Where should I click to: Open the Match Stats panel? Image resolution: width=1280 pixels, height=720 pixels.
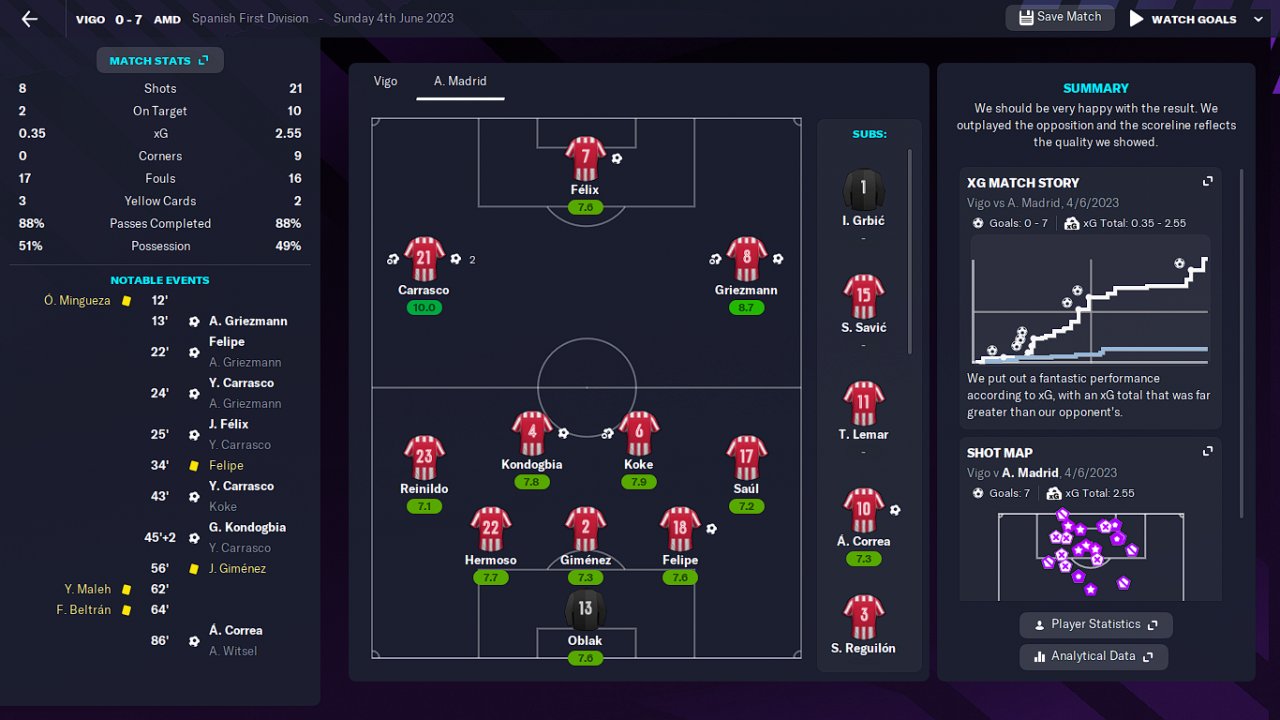[160, 61]
